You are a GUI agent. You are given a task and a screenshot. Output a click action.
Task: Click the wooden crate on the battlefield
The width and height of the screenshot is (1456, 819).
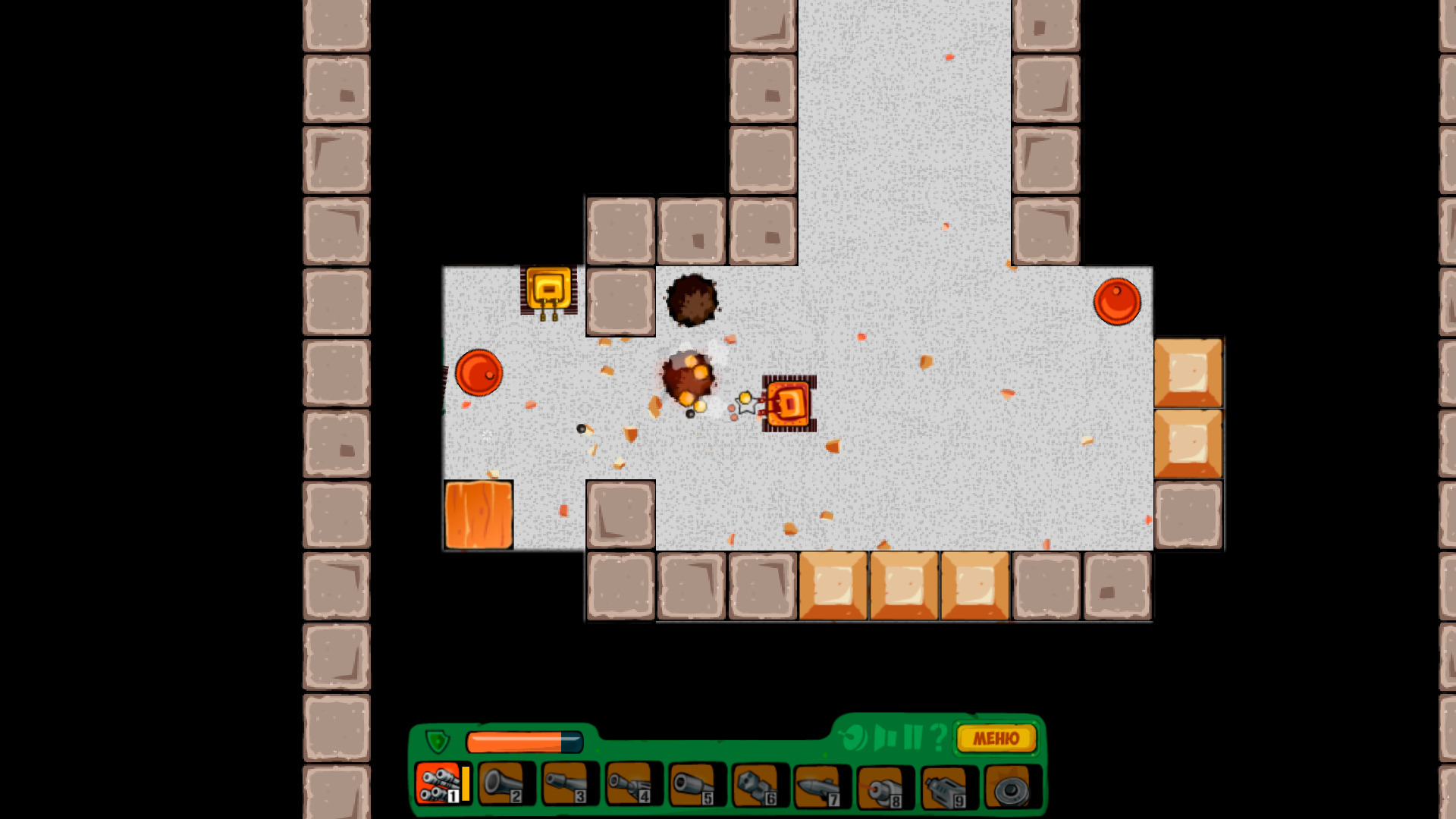pos(479,515)
